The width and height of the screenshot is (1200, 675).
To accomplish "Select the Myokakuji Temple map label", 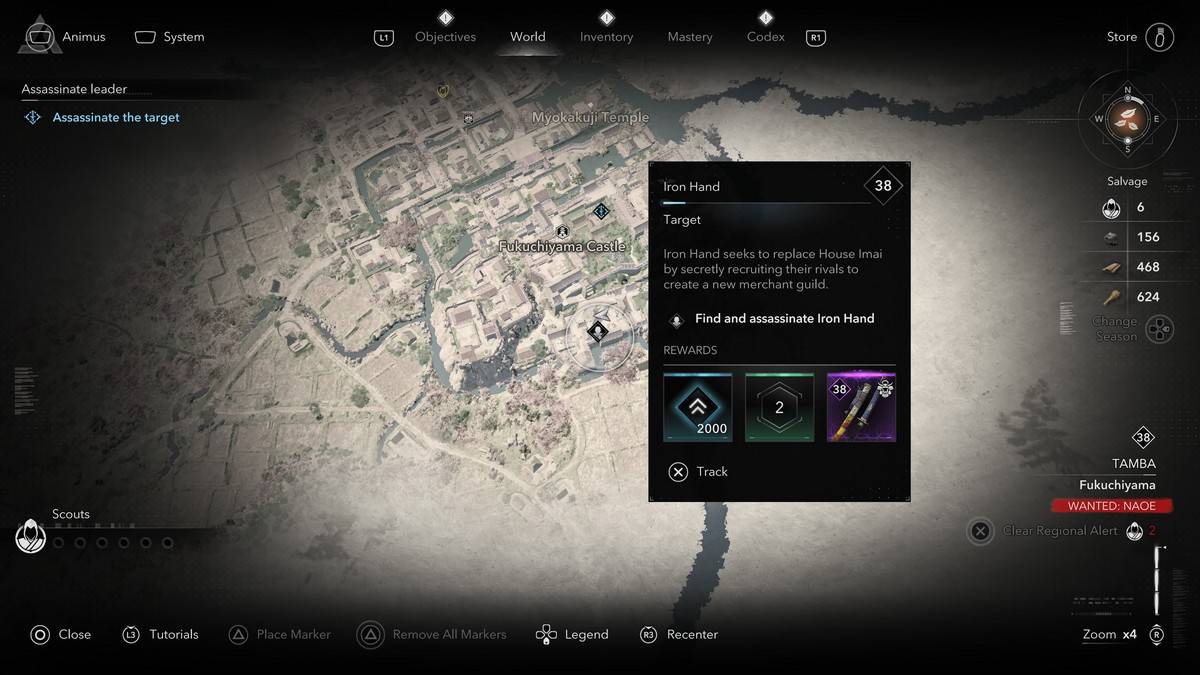I will coord(590,117).
